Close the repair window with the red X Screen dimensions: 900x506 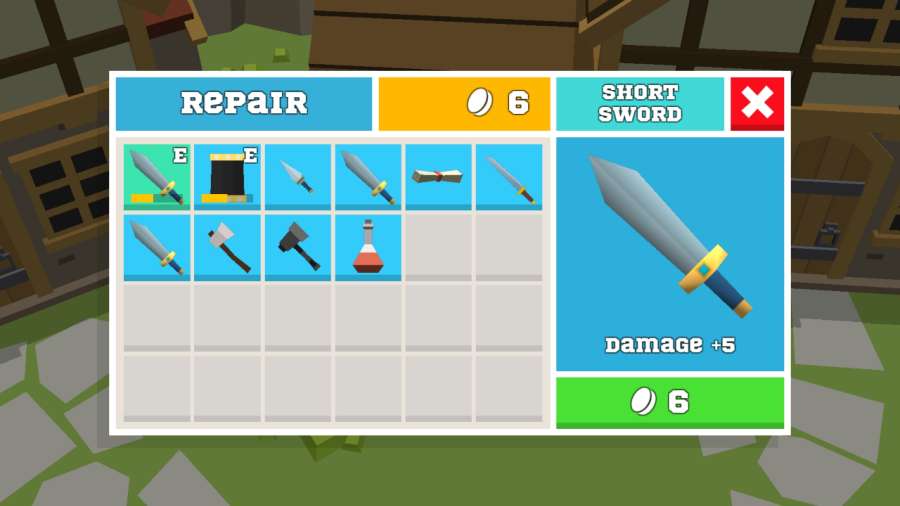coord(757,103)
